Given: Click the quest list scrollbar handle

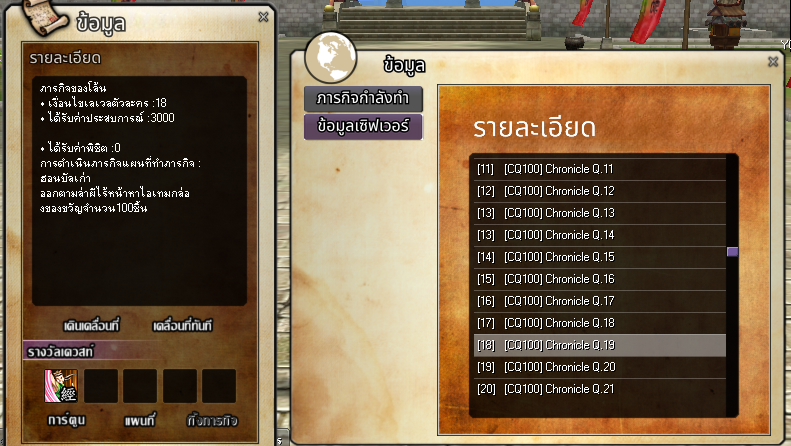Looking at the screenshot, I should click(x=732, y=252).
